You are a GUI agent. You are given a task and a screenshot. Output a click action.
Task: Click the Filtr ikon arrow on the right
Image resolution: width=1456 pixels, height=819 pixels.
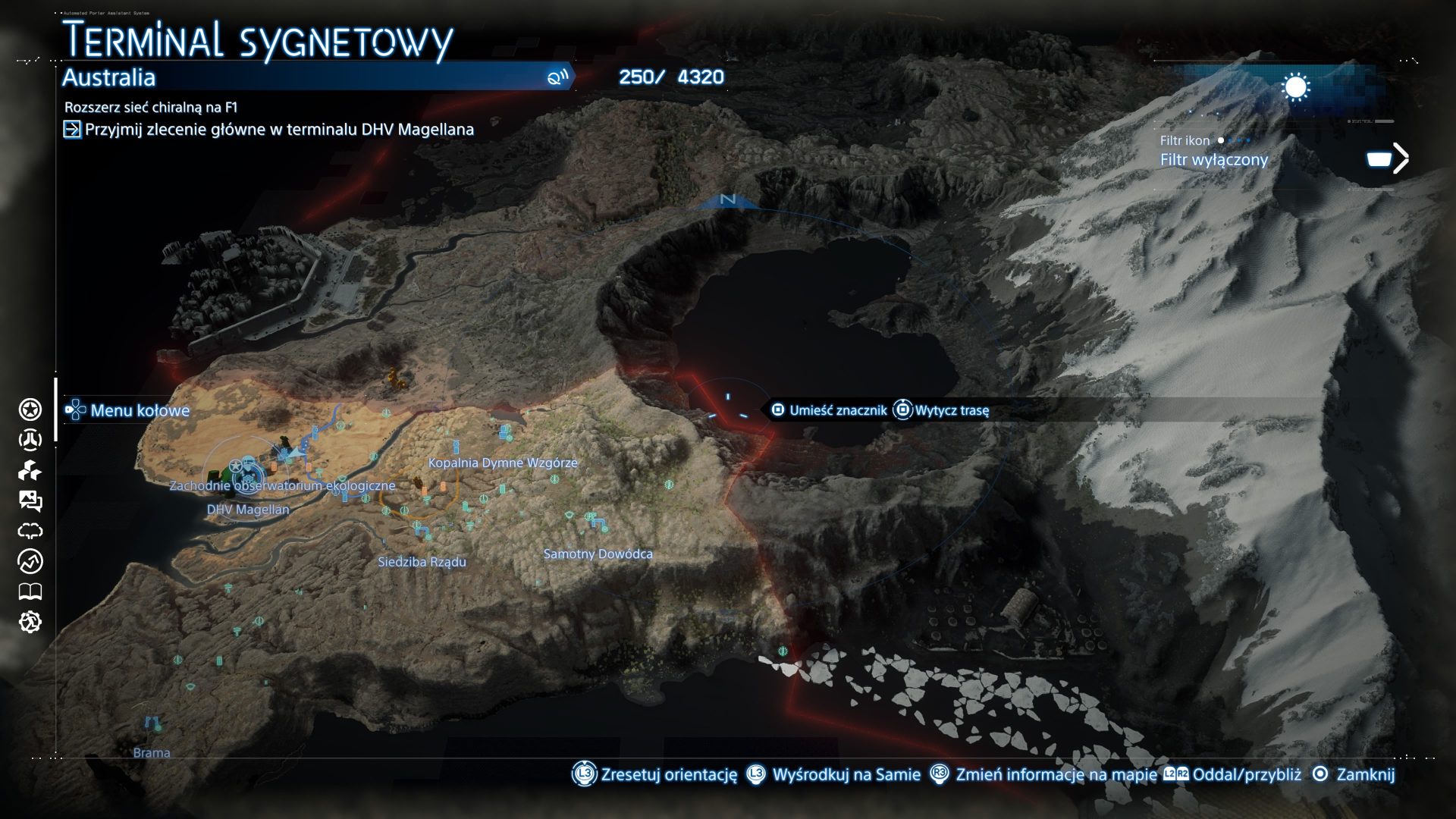point(1400,158)
